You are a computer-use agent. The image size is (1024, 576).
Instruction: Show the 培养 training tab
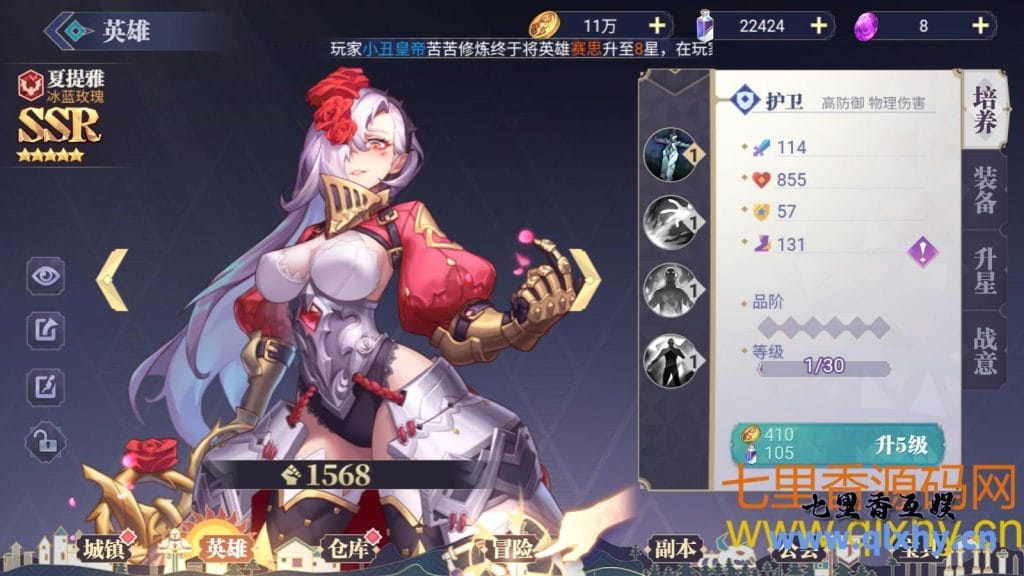[x=985, y=112]
